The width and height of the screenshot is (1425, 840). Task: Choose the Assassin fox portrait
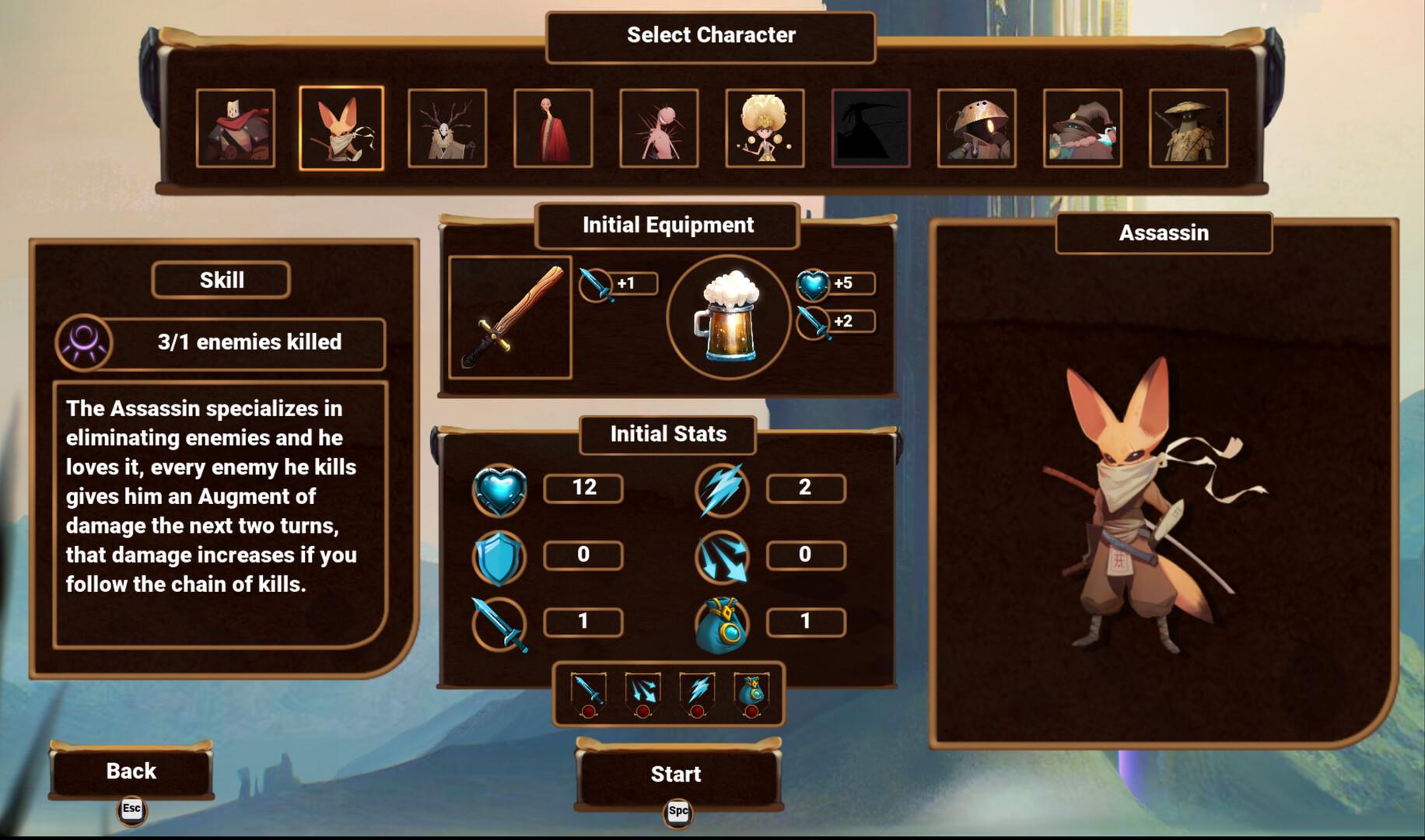coord(341,128)
